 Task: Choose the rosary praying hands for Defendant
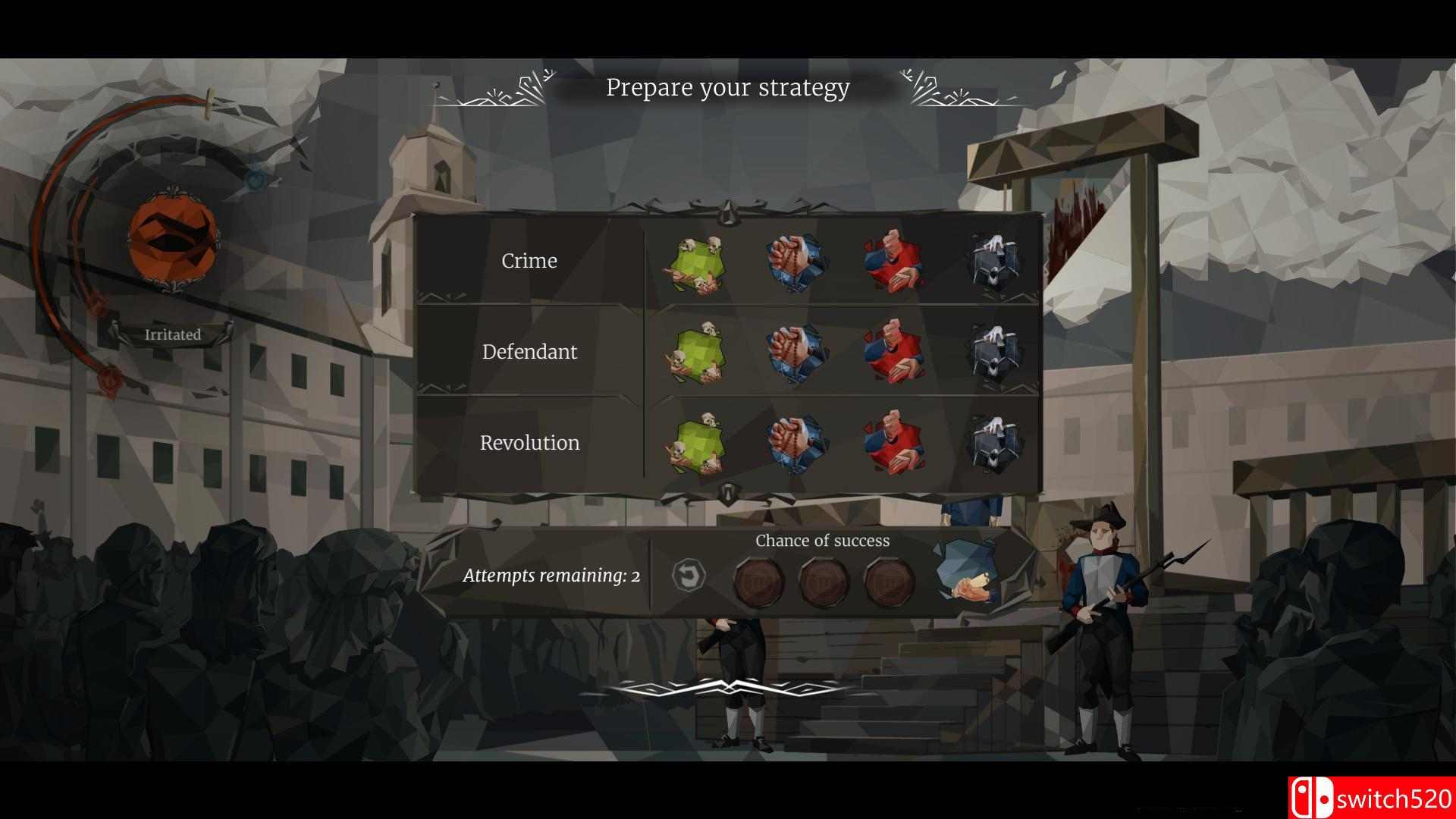[795, 353]
